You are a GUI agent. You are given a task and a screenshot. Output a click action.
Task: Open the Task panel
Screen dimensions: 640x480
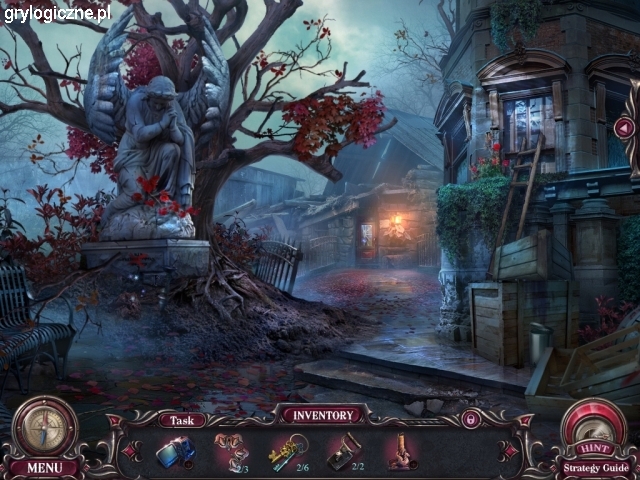tap(182, 420)
